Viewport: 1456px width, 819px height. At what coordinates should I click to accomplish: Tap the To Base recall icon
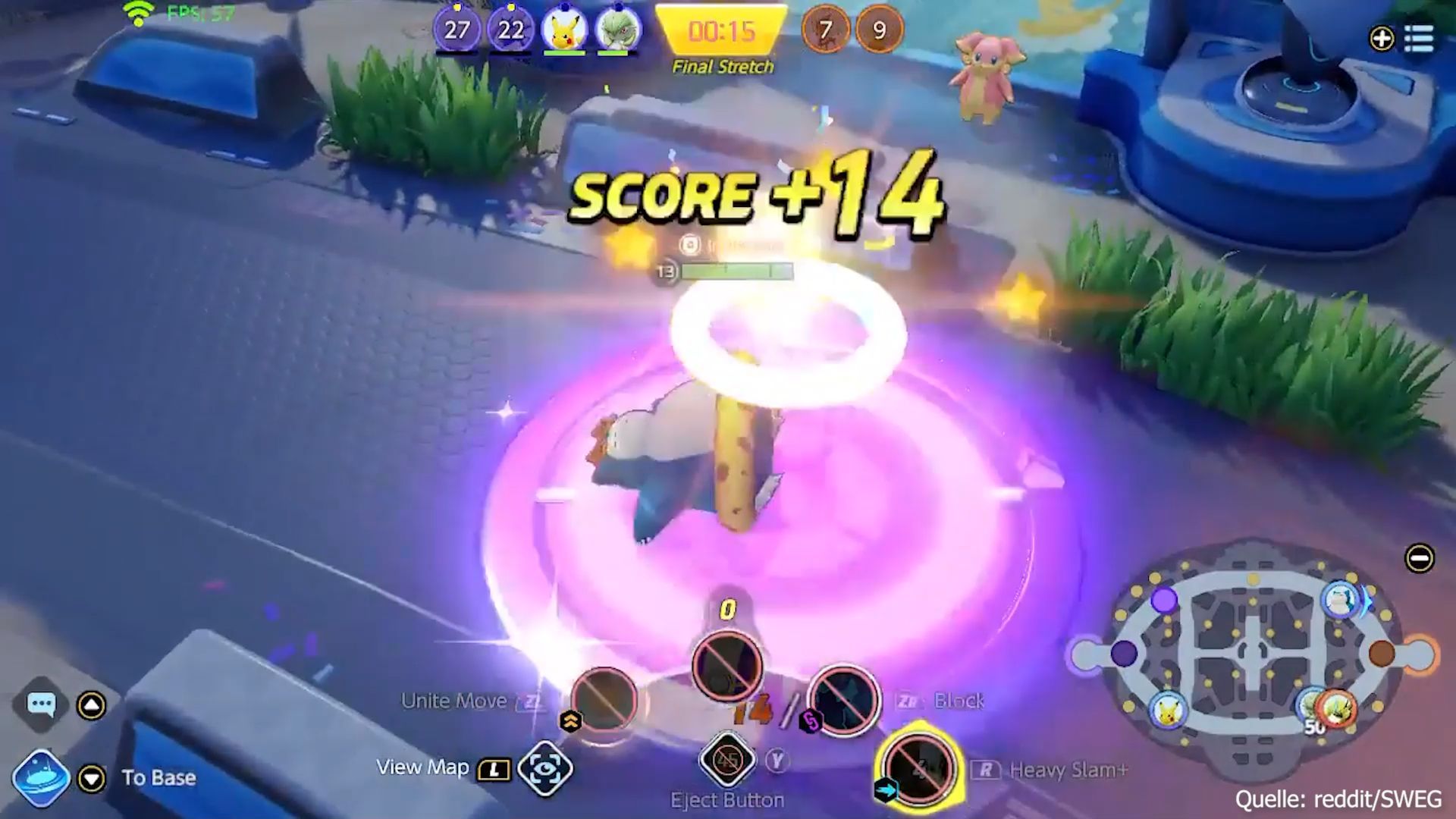[x=42, y=778]
